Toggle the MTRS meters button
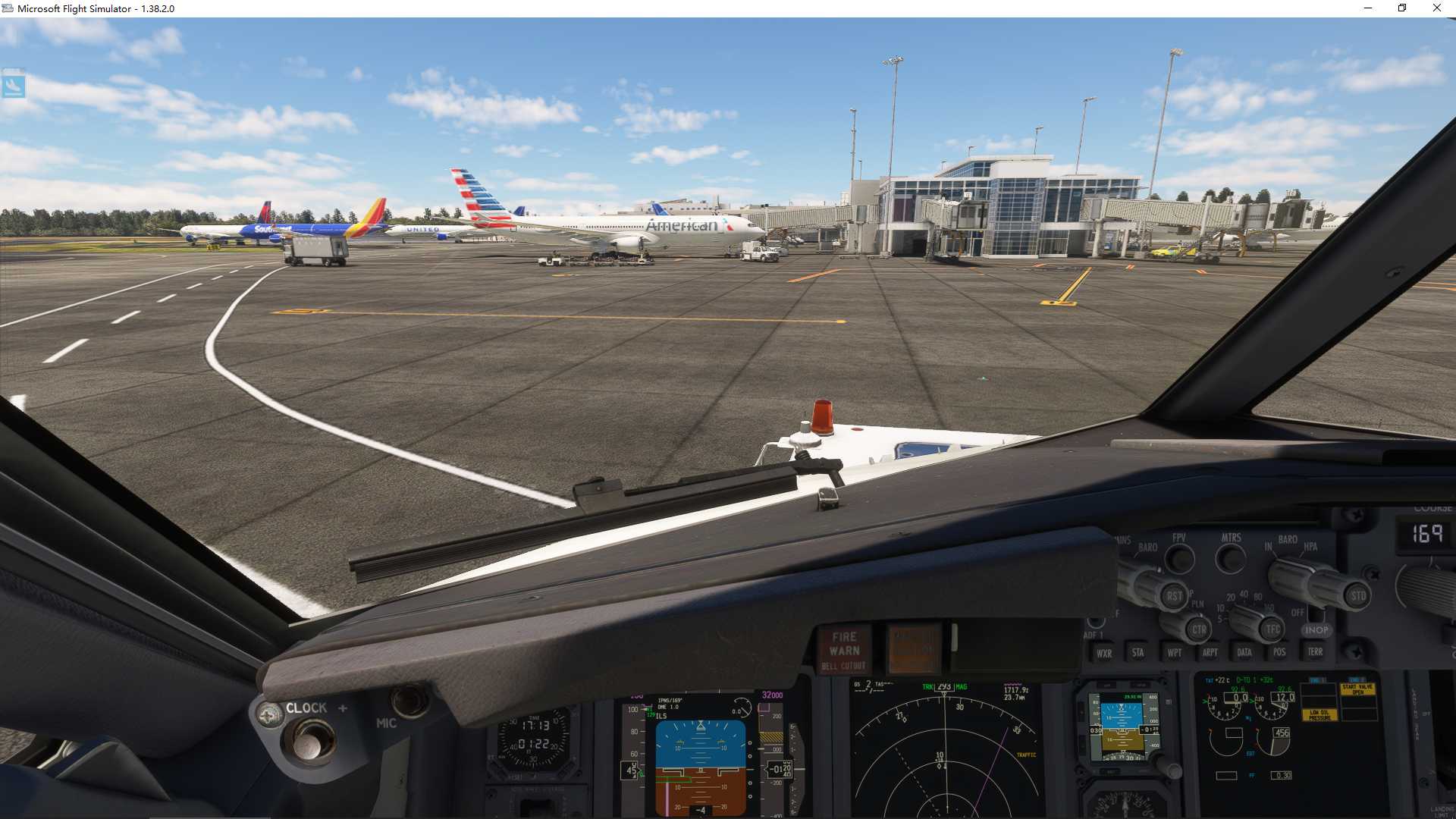Image resolution: width=1456 pixels, height=819 pixels. [x=1230, y=560]
